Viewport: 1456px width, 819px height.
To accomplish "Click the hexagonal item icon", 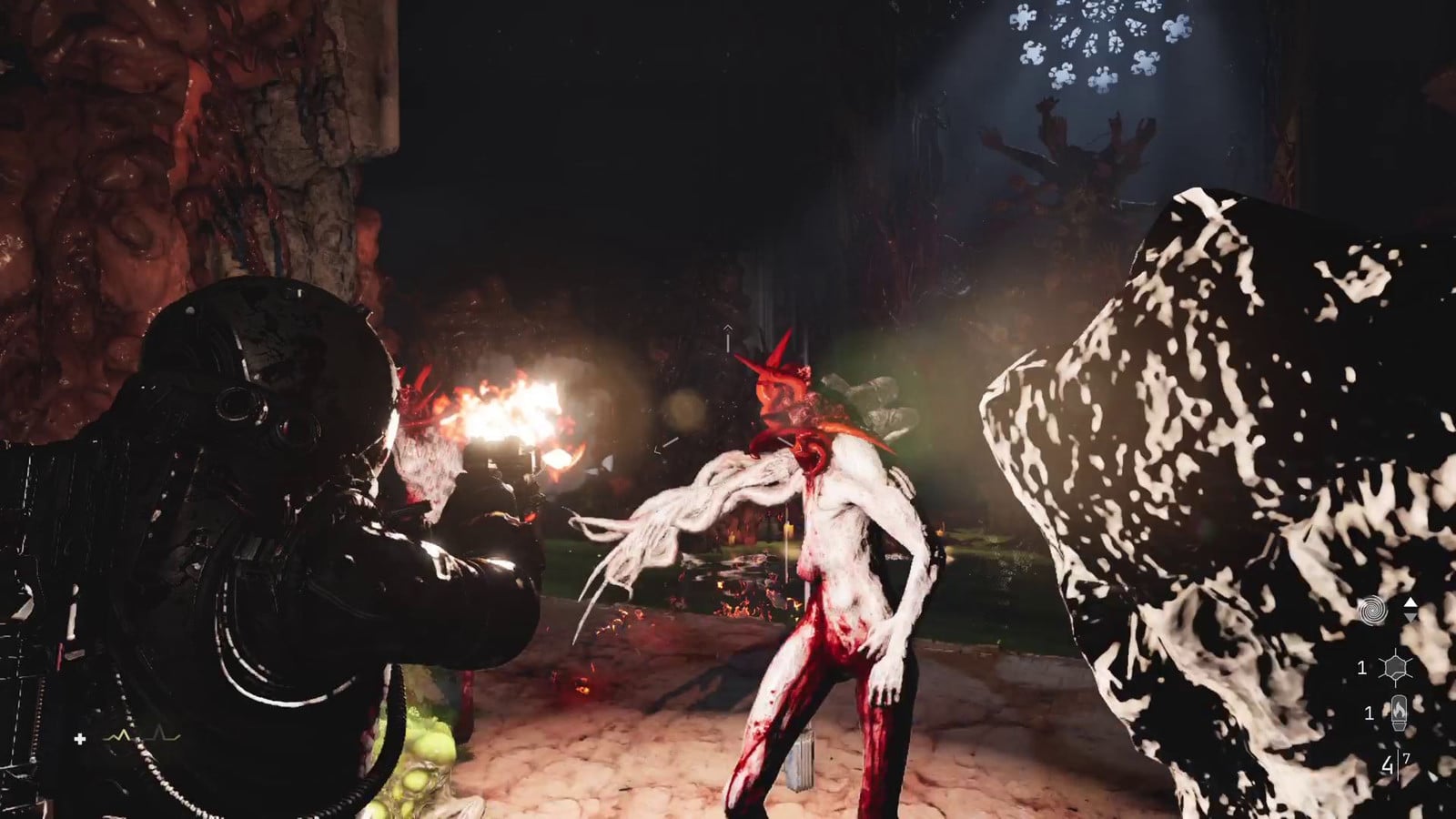I will pos(1394,669).
